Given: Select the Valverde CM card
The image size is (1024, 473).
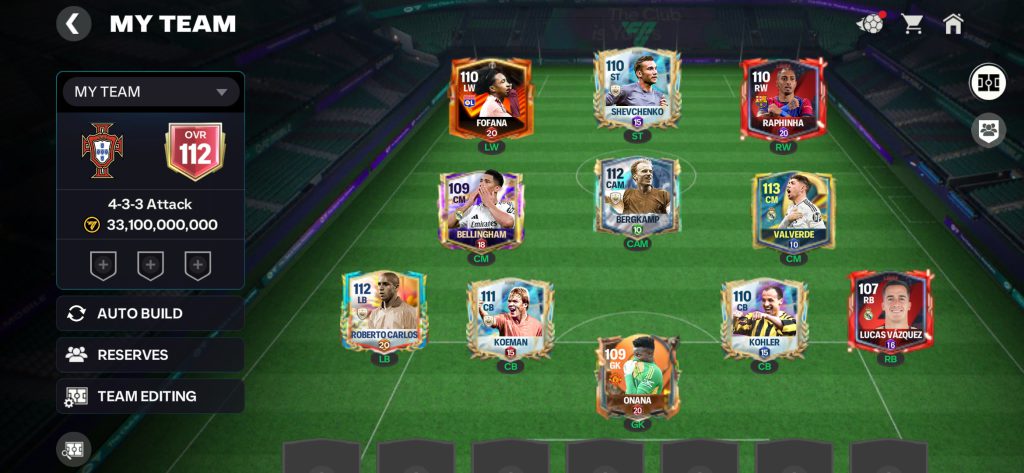Looking at the screenshot, I should coord(794,210).
